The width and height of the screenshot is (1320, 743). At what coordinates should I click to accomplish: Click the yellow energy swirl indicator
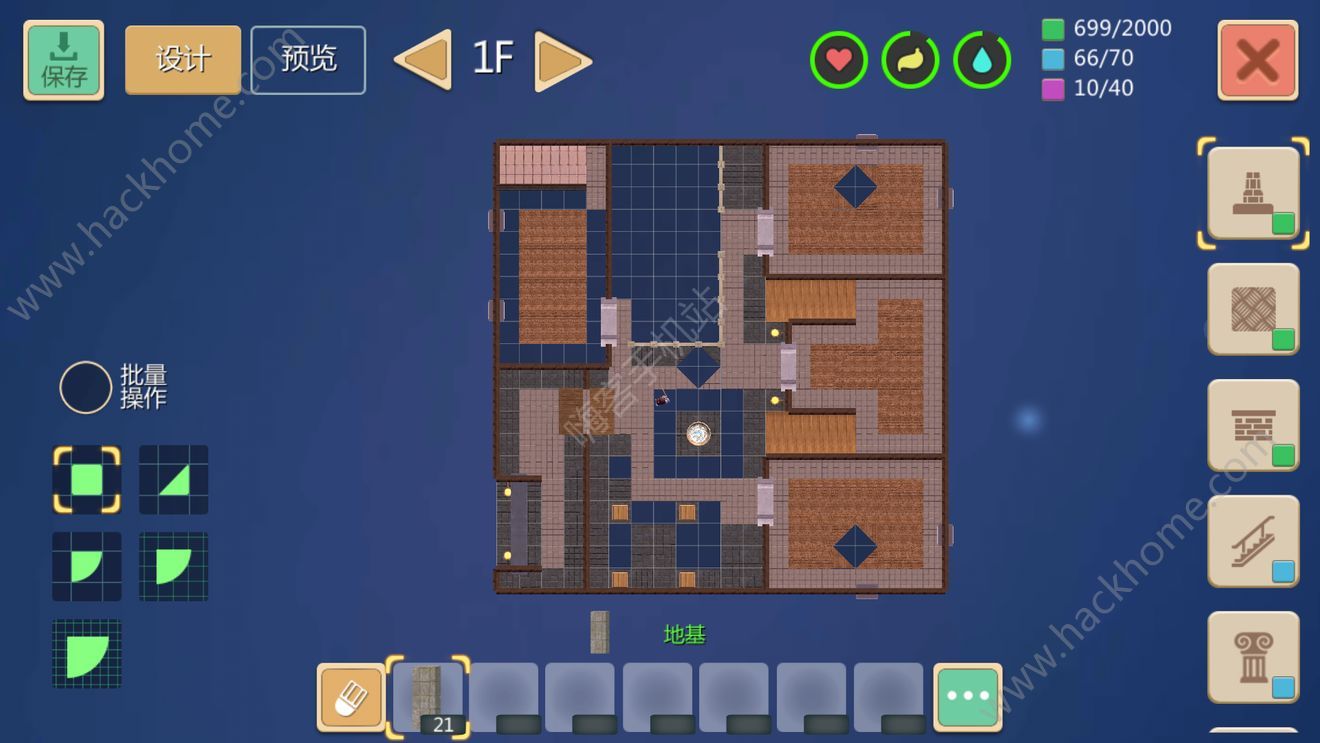tap(909, 59)
